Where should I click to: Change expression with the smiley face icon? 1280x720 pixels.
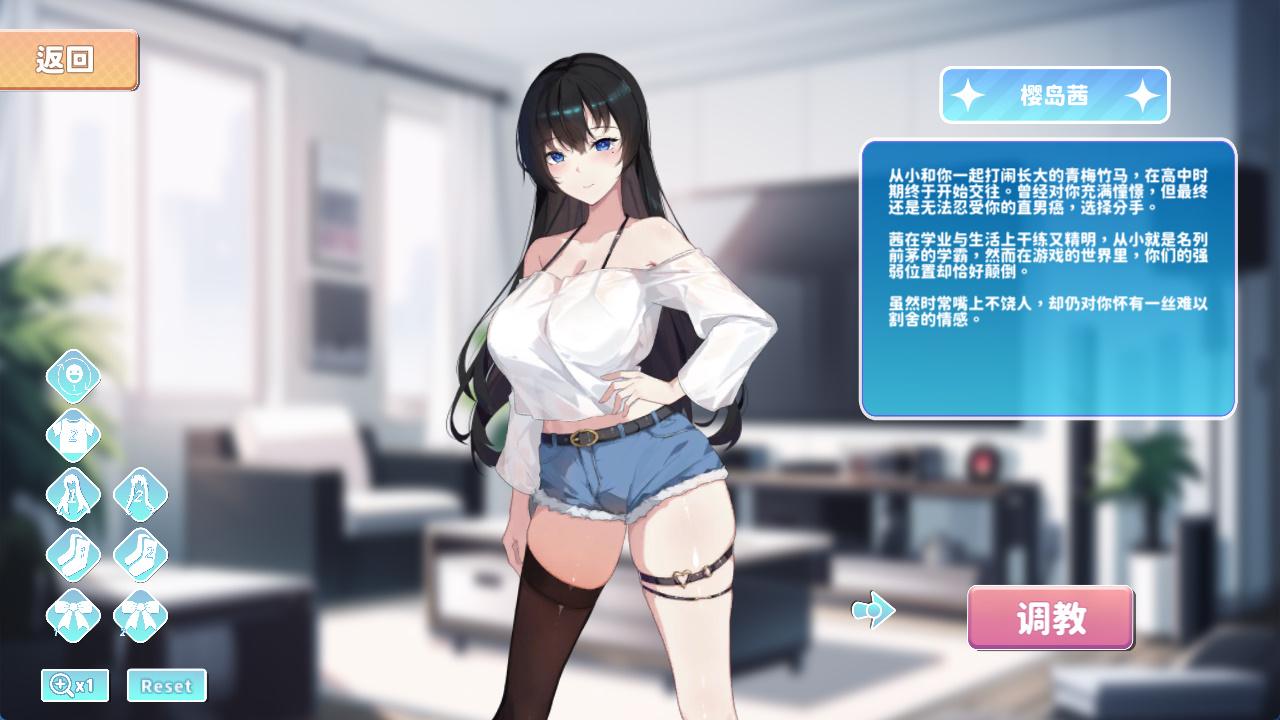73,376
